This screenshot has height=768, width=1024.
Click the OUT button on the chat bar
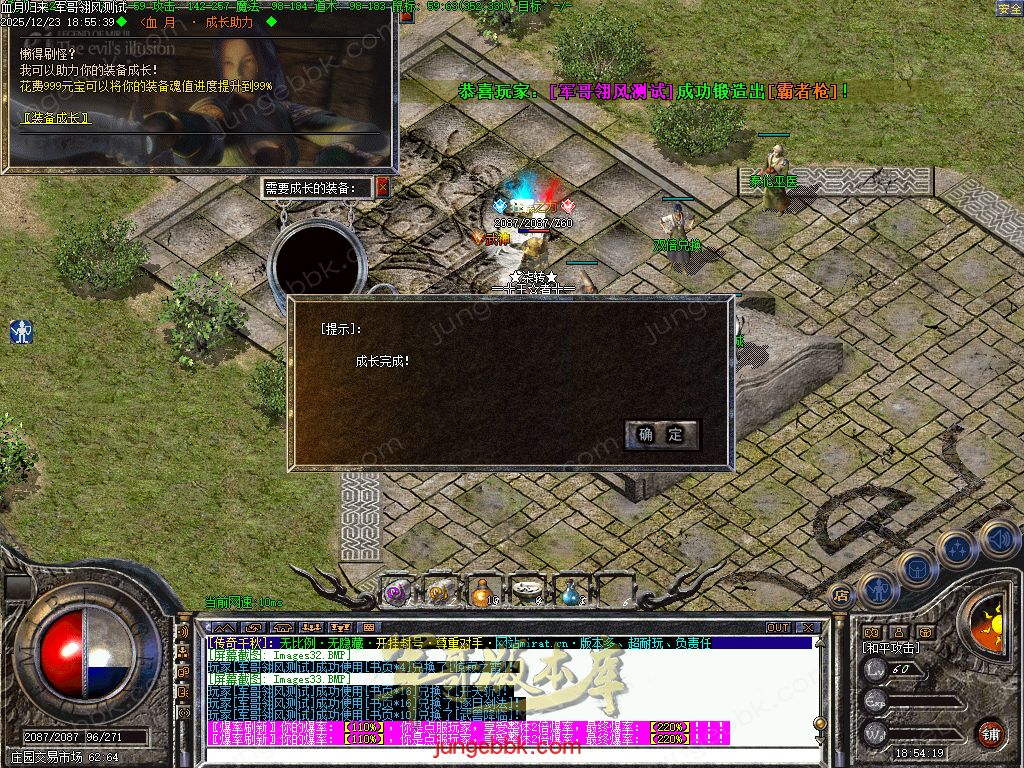pos(778,628)
